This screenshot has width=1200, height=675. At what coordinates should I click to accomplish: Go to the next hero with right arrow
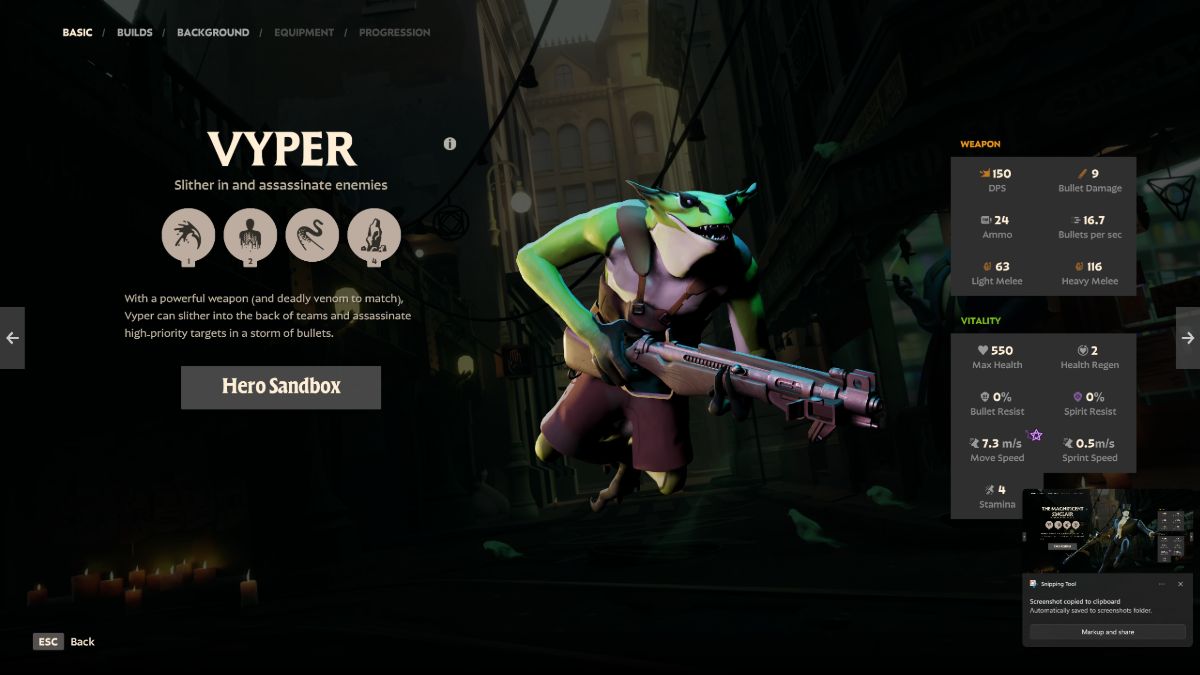(x=1188, y=338)
